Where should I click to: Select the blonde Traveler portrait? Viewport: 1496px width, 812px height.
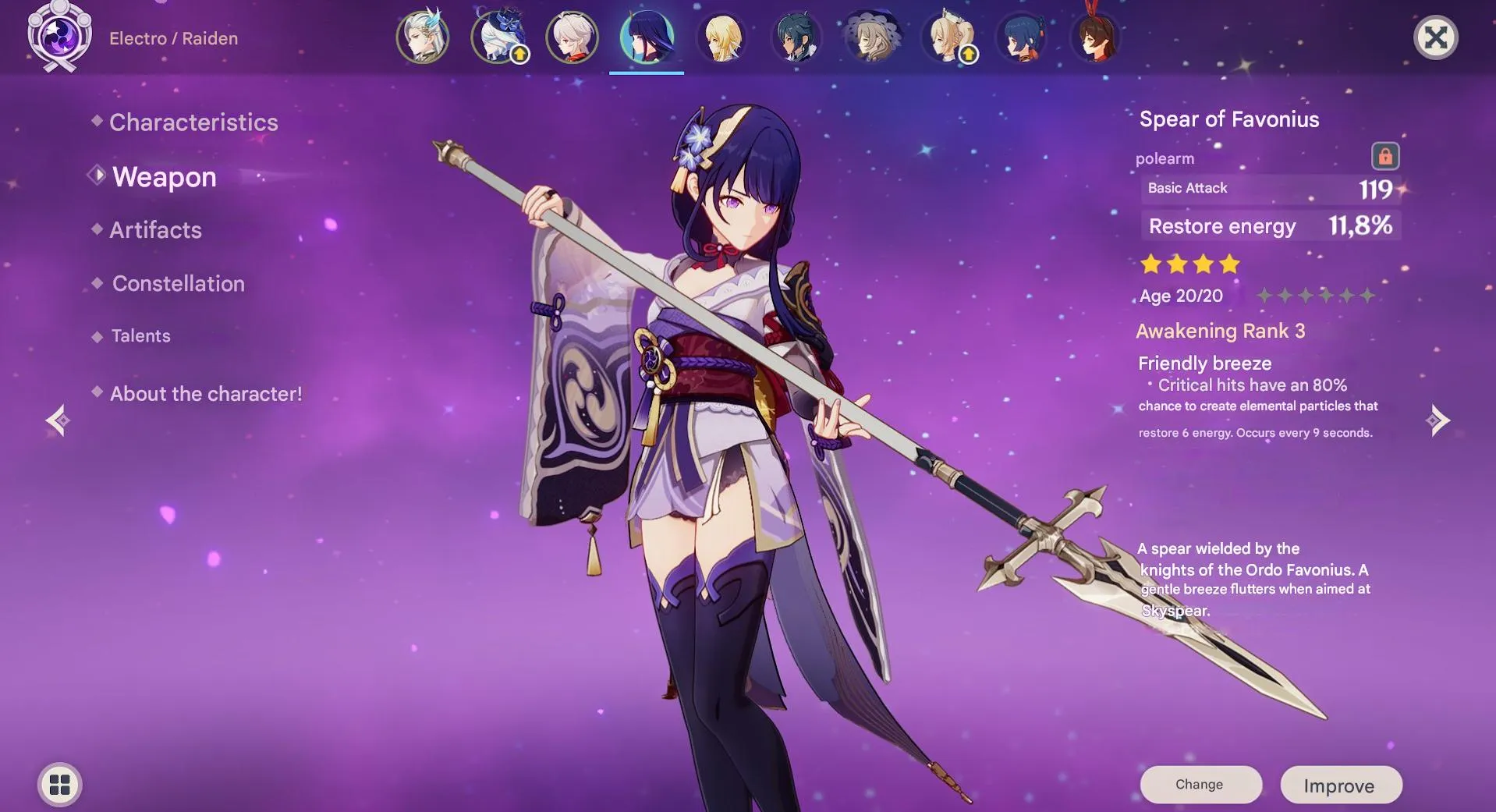pyautogui.click(x=722, y=37)
